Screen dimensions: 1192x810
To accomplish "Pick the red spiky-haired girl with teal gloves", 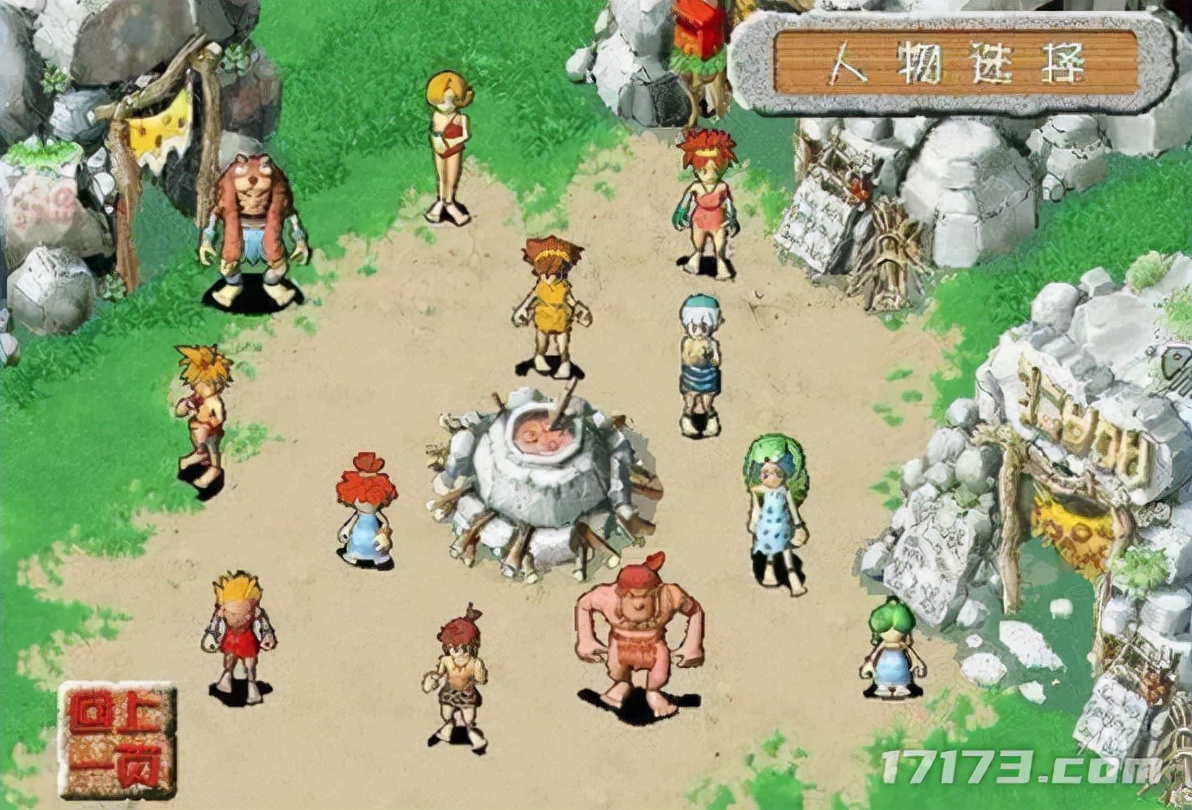I will tap(707, 203).
